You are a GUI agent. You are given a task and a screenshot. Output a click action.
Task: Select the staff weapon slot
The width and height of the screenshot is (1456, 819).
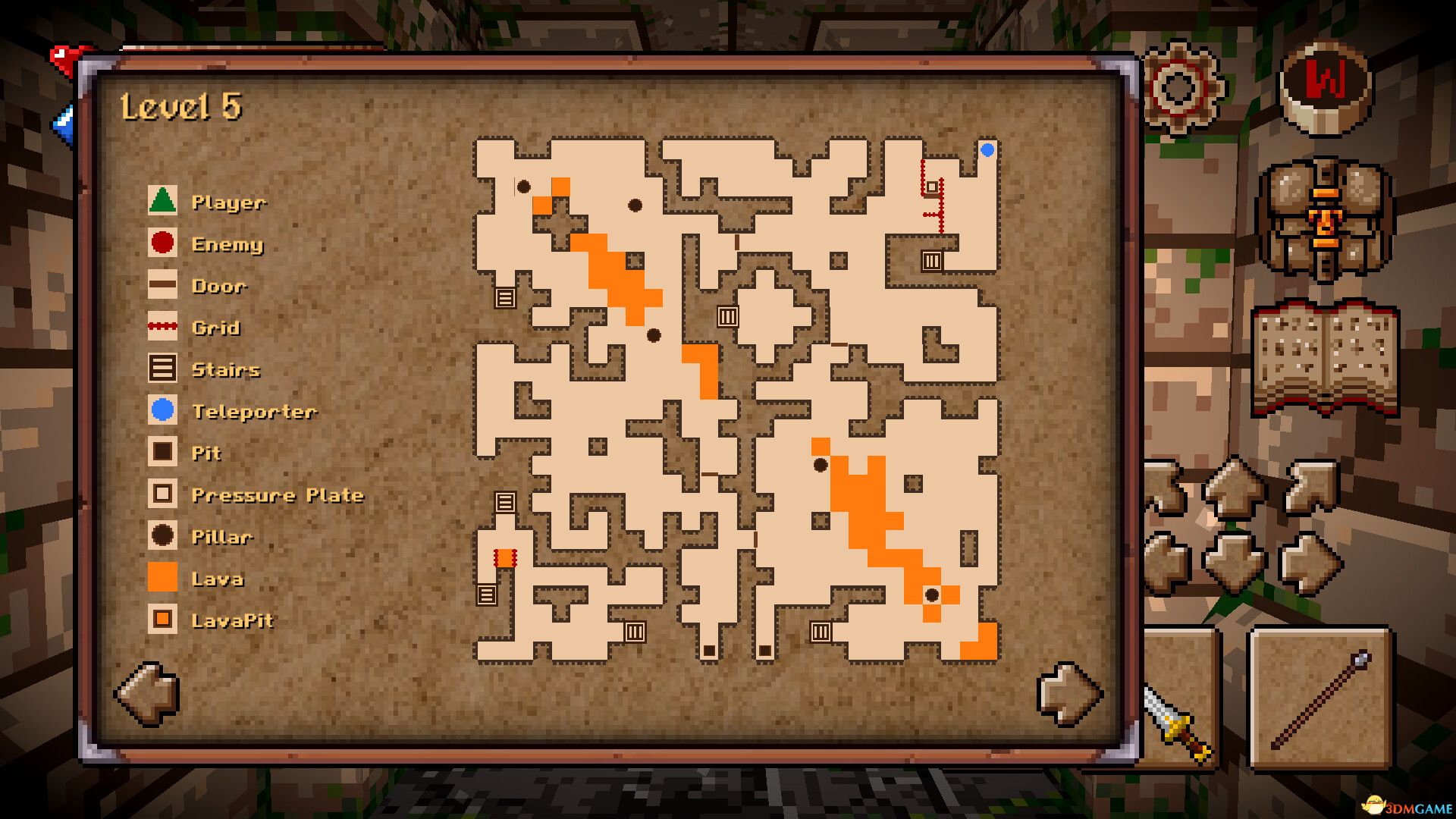click(1320, 699)
